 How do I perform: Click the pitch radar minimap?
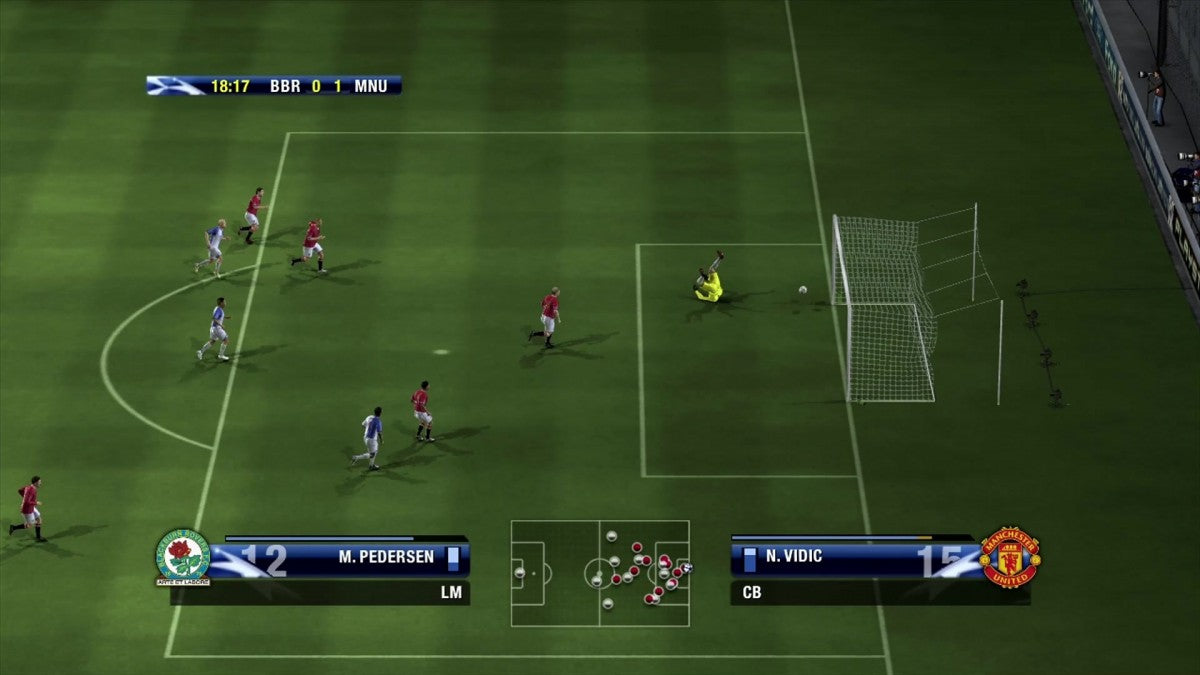(600, 573)
